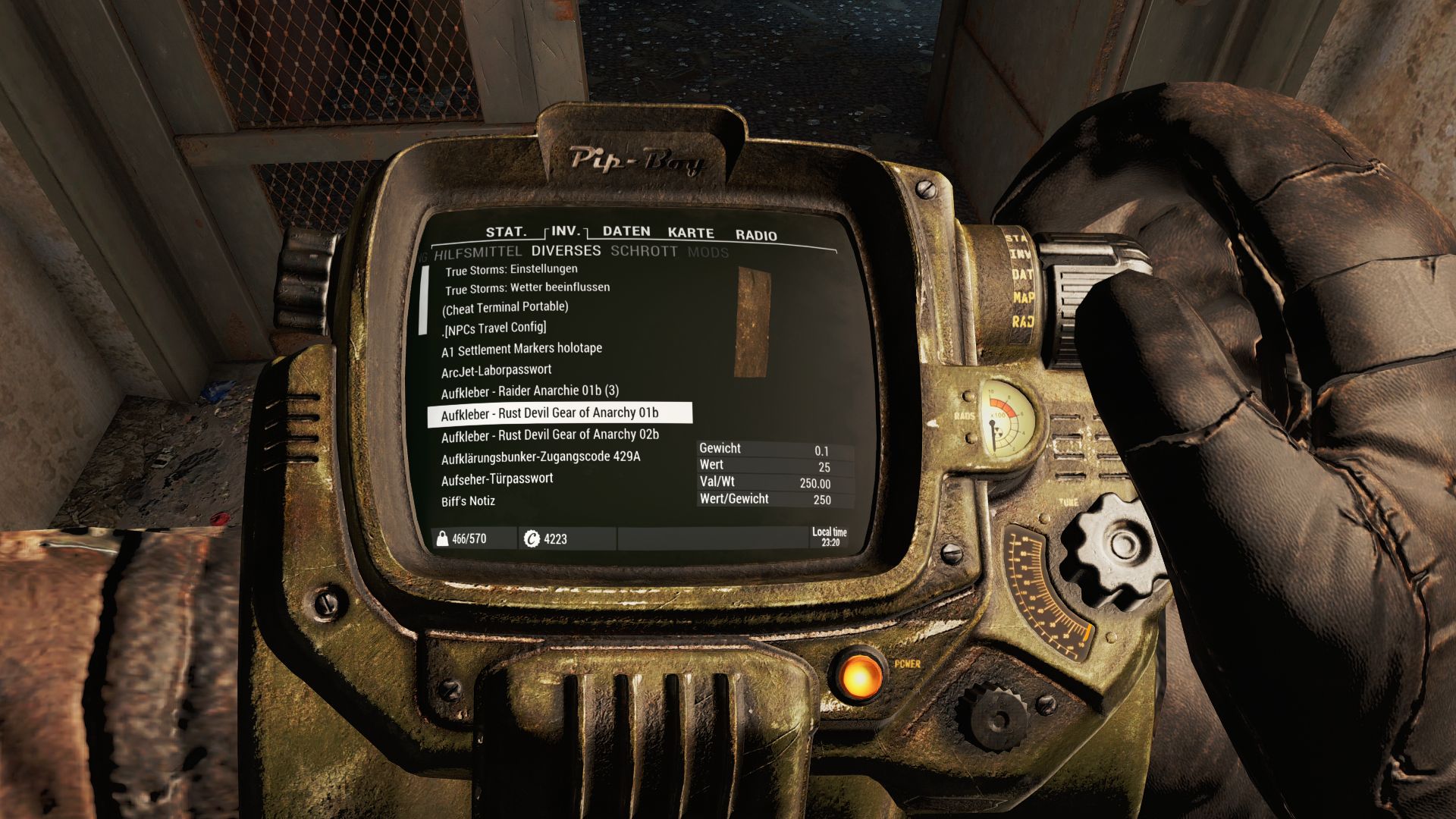Select Aufkleber - Rust Devil Gear of Anarchy 02b
The height and width of the screenshot is (819, 1456).
(x=551, y=435)
